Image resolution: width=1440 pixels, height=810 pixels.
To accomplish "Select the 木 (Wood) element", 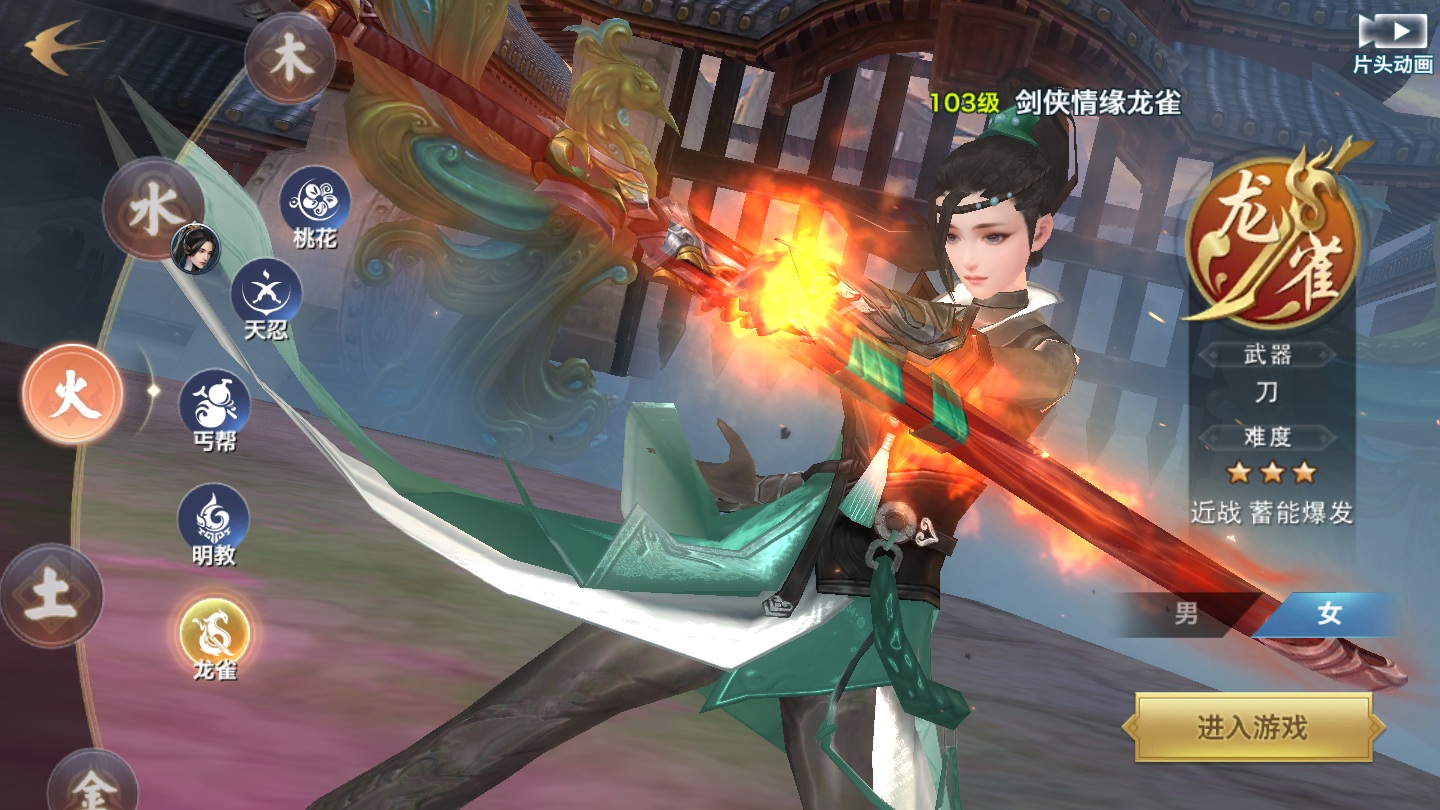I will [x=290, y=58].
